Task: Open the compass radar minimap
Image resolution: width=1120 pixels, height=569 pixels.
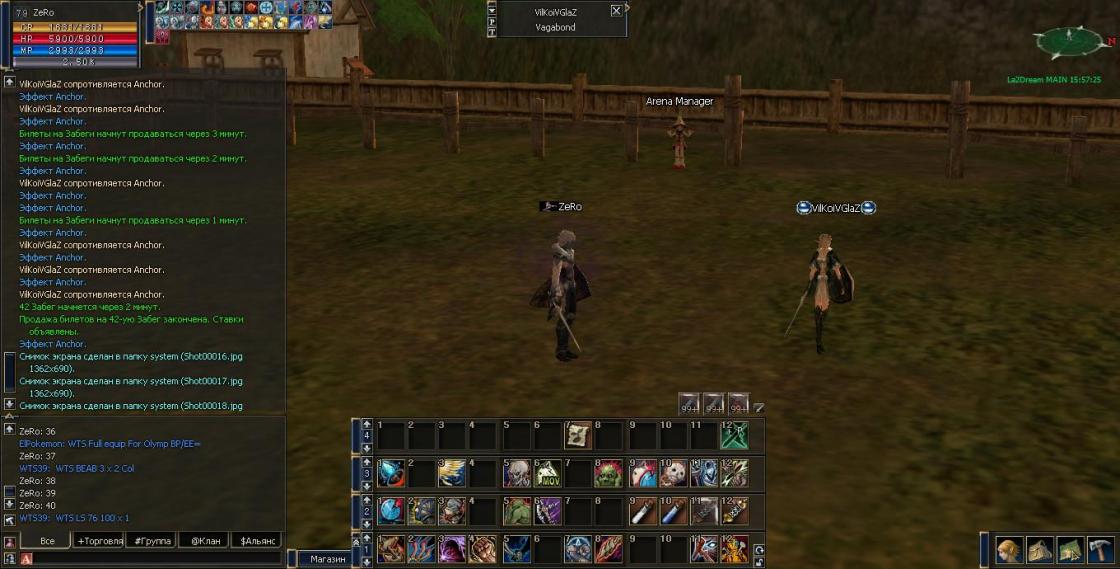Action: click(x=1069, y=42)
